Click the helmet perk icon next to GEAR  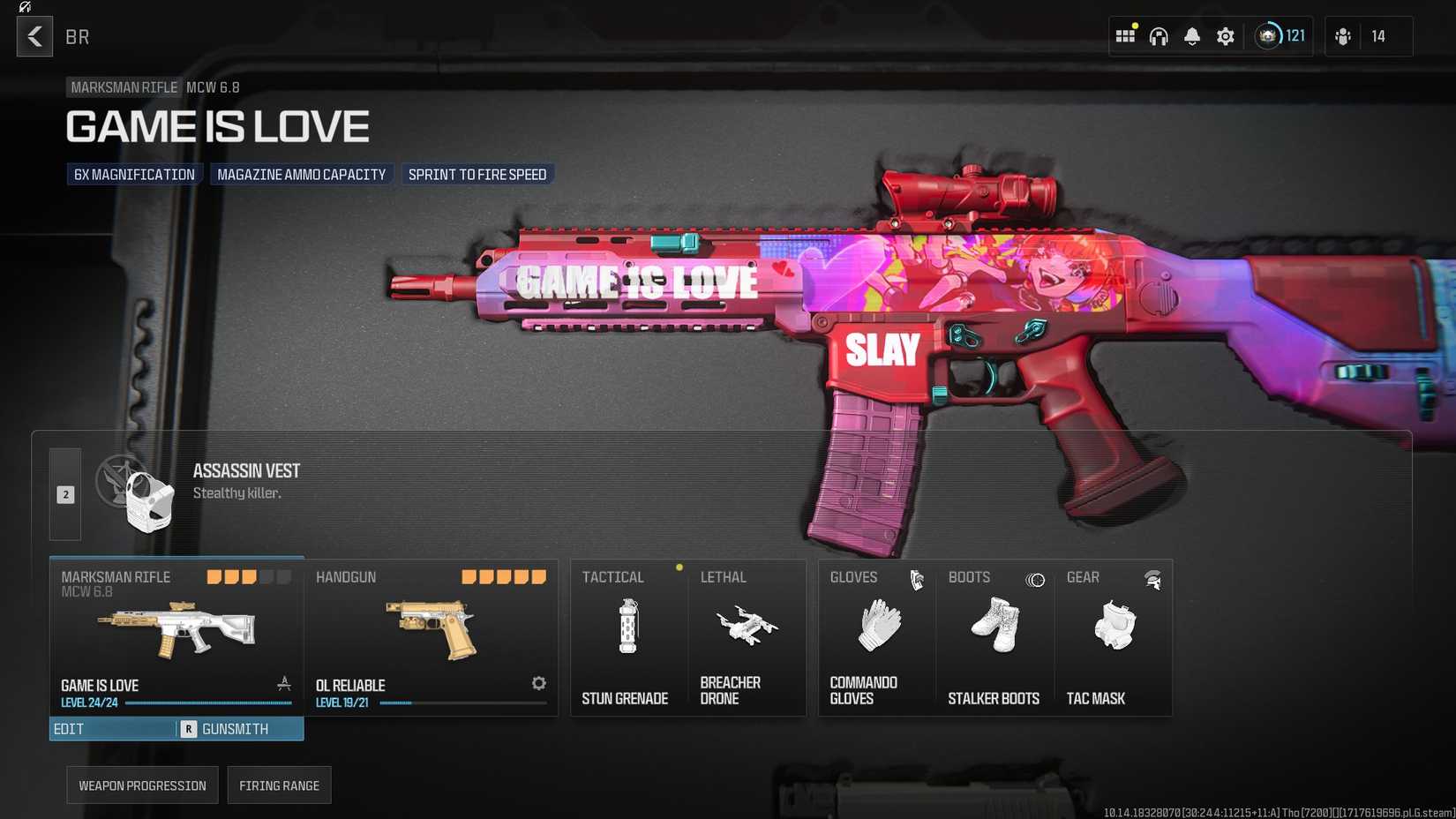coord(1152,579)
